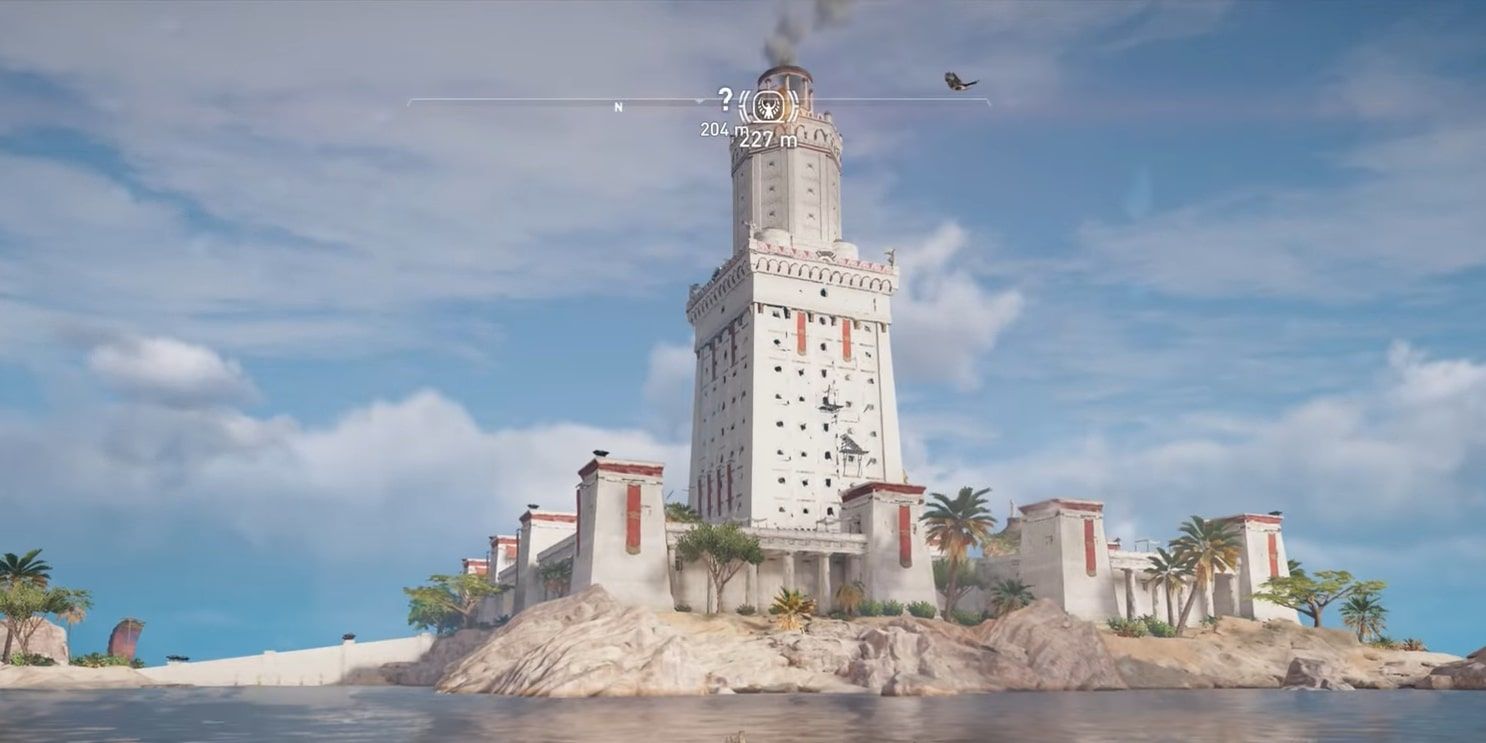This screenshot has width=1486, height=743.
Task: Click the small boat at the bottom of the water
Action: pyautogui.click(x=739, y=737)
